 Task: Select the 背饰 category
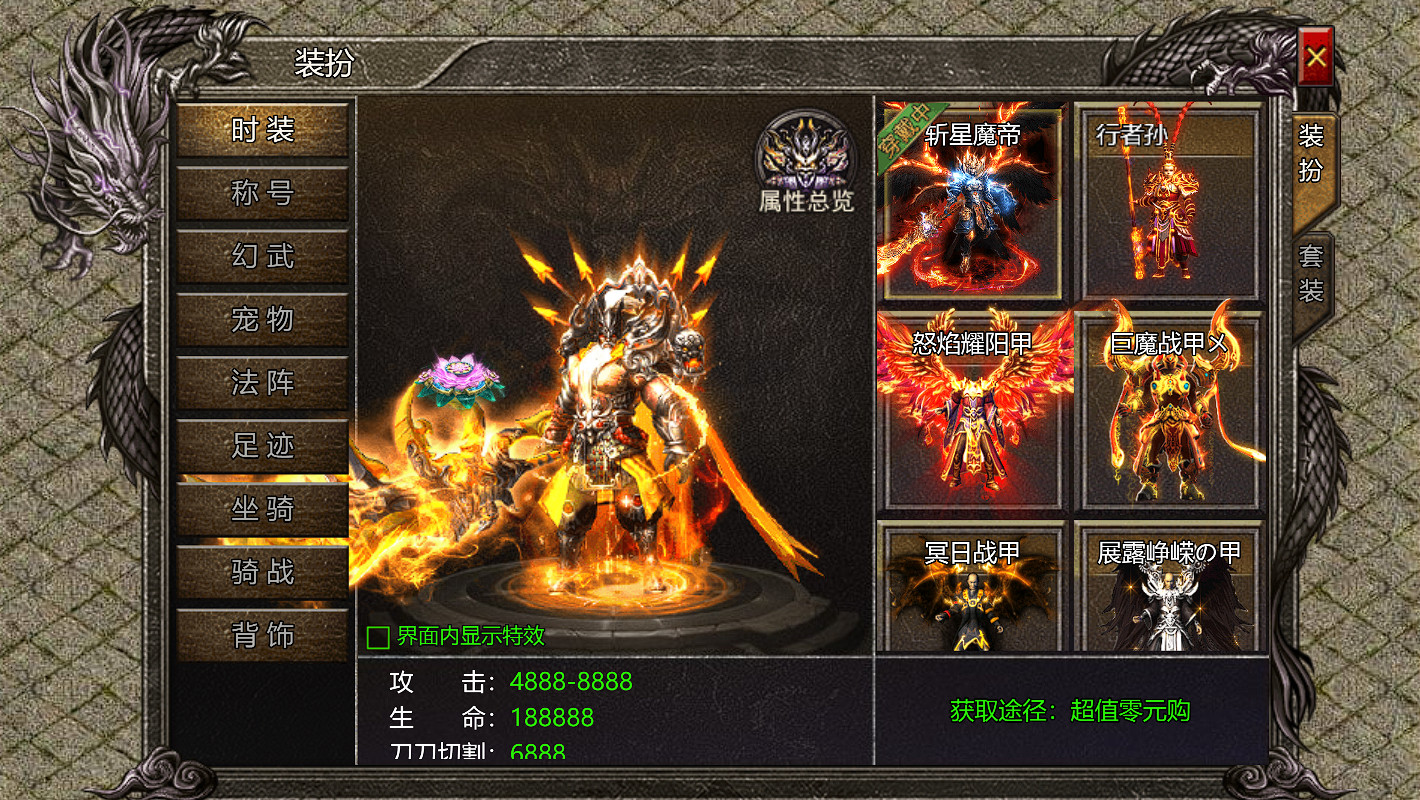(x=263, y=635)
